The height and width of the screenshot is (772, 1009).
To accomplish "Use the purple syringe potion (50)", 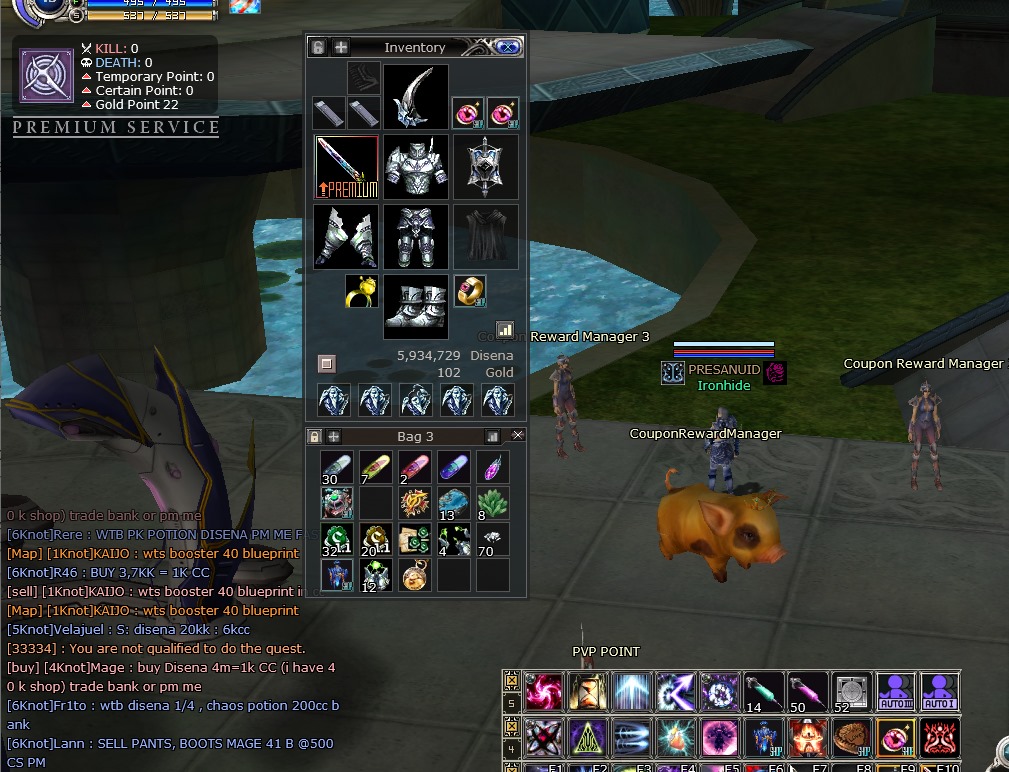I will click(808, 692).
